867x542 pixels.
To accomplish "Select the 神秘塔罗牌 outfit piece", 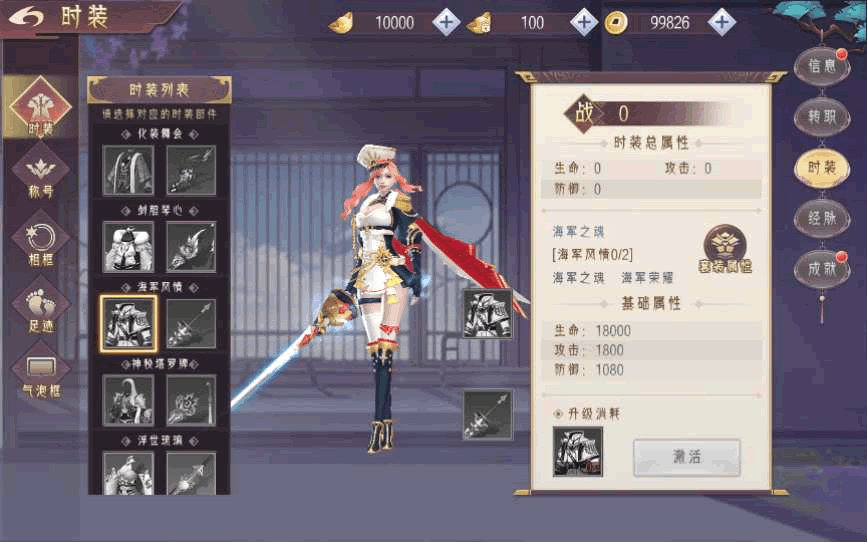I will [128, 399].
